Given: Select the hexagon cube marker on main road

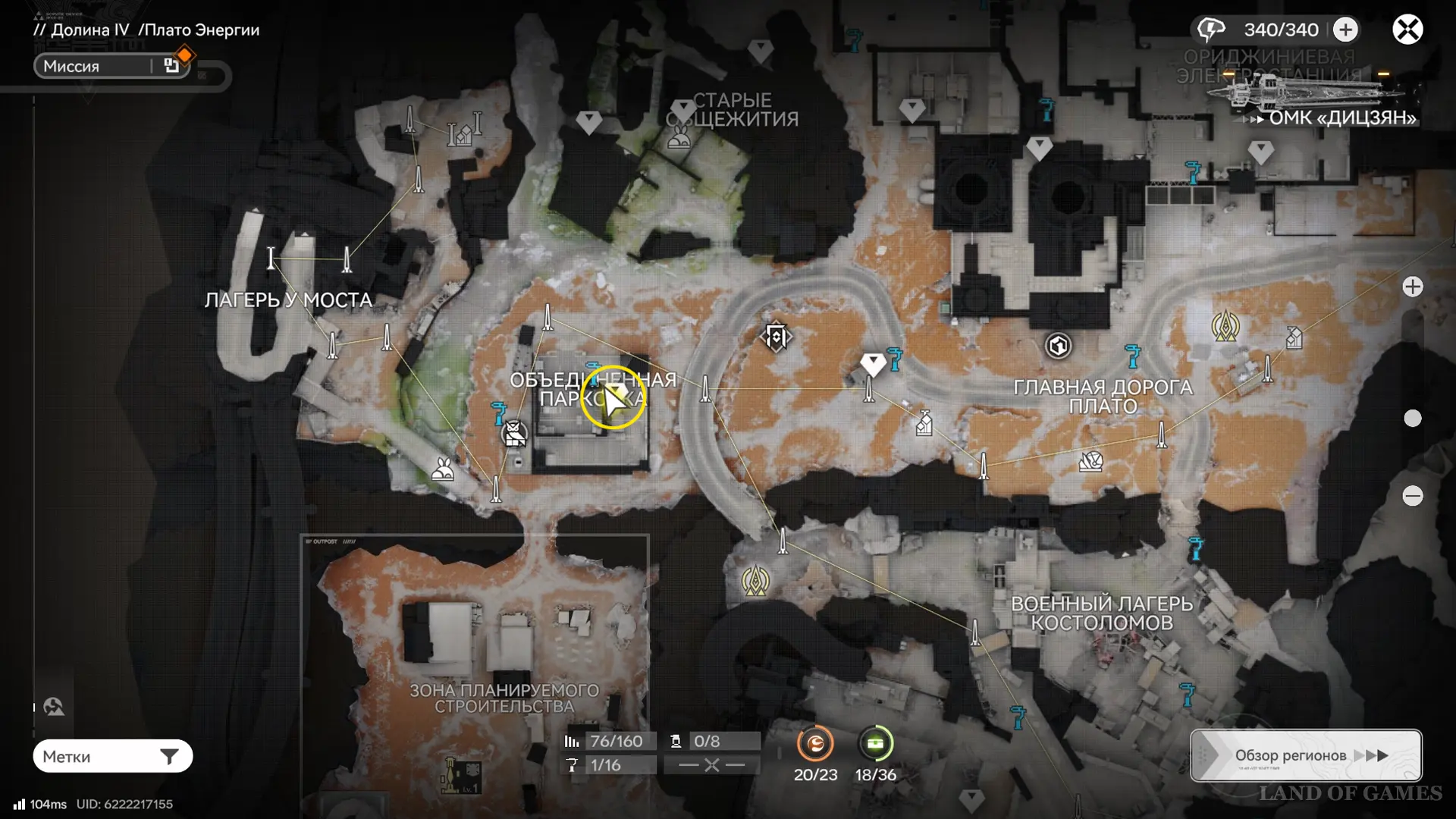Looking at the screenshot, I should 1058,346.
